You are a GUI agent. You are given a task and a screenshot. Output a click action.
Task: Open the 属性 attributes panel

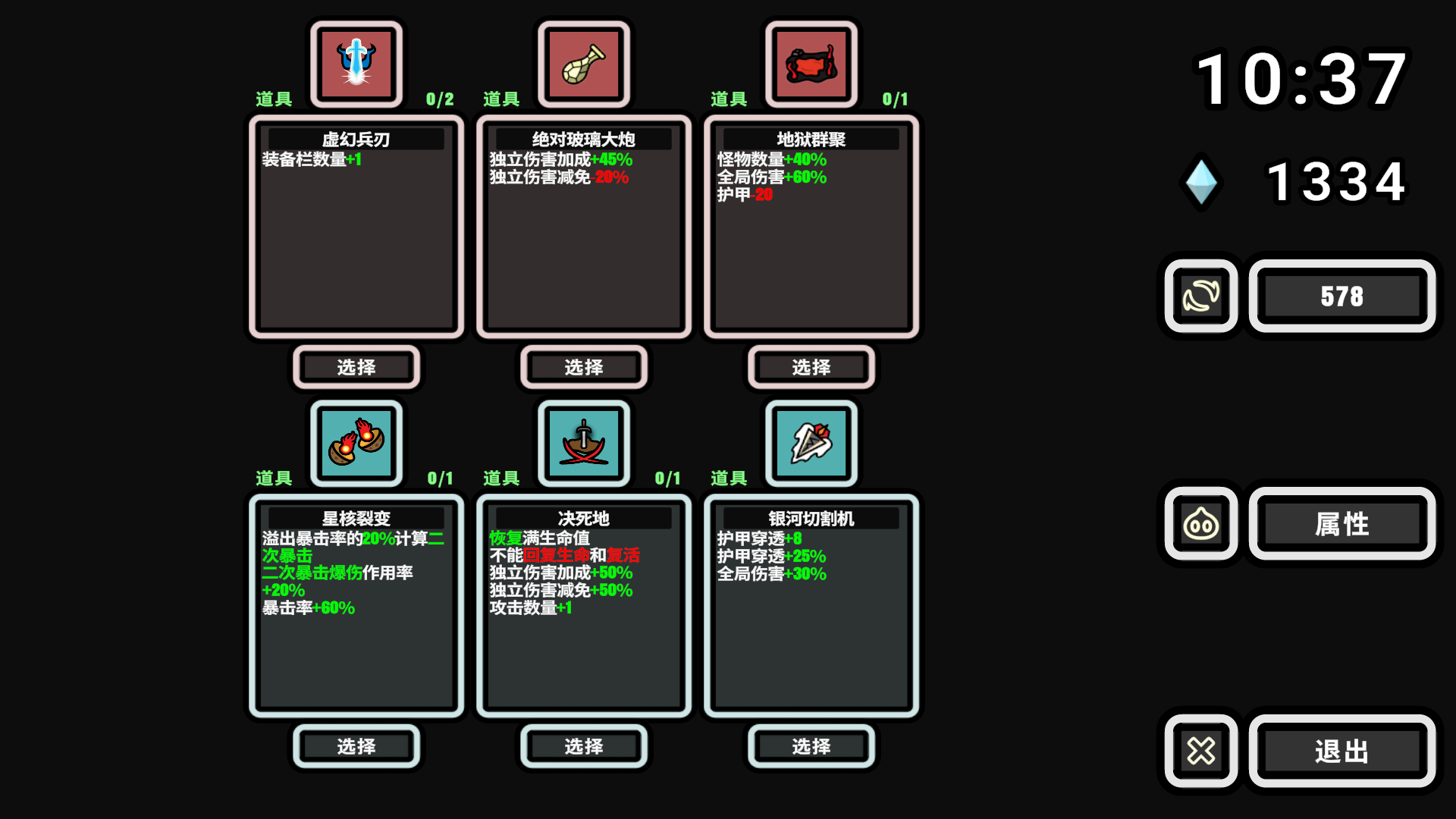[1341, 523]
